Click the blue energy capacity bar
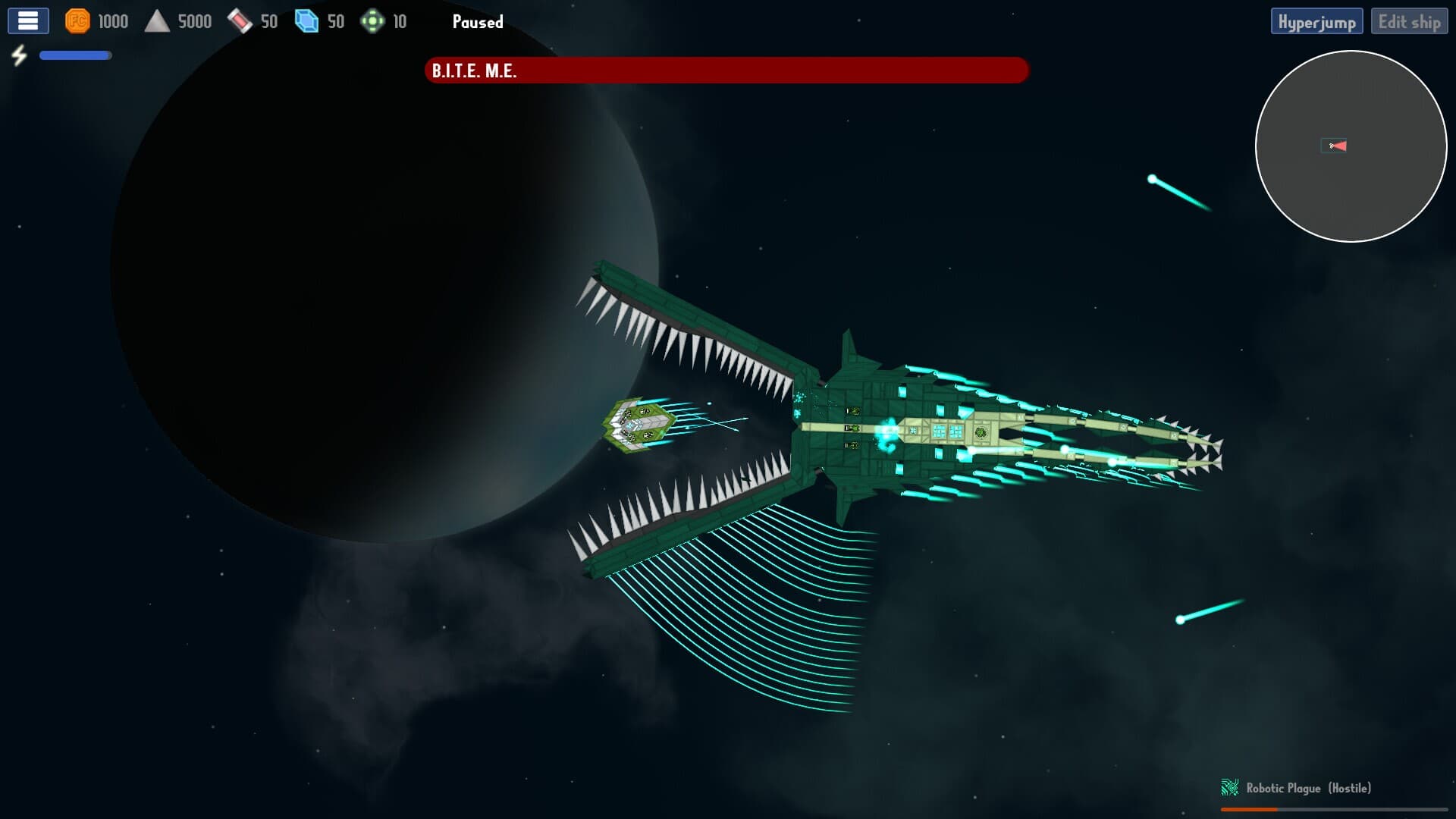 tap(74, 55)
